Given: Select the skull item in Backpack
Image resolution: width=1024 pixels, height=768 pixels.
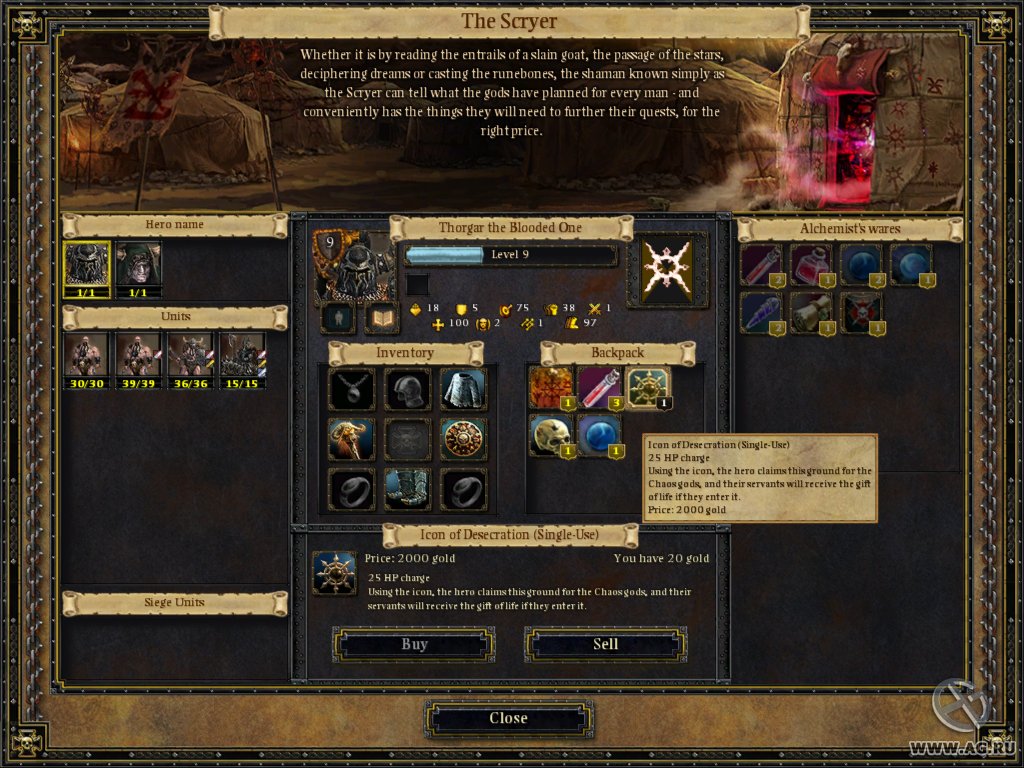Looking at the screenshot, I should [550, 435].
